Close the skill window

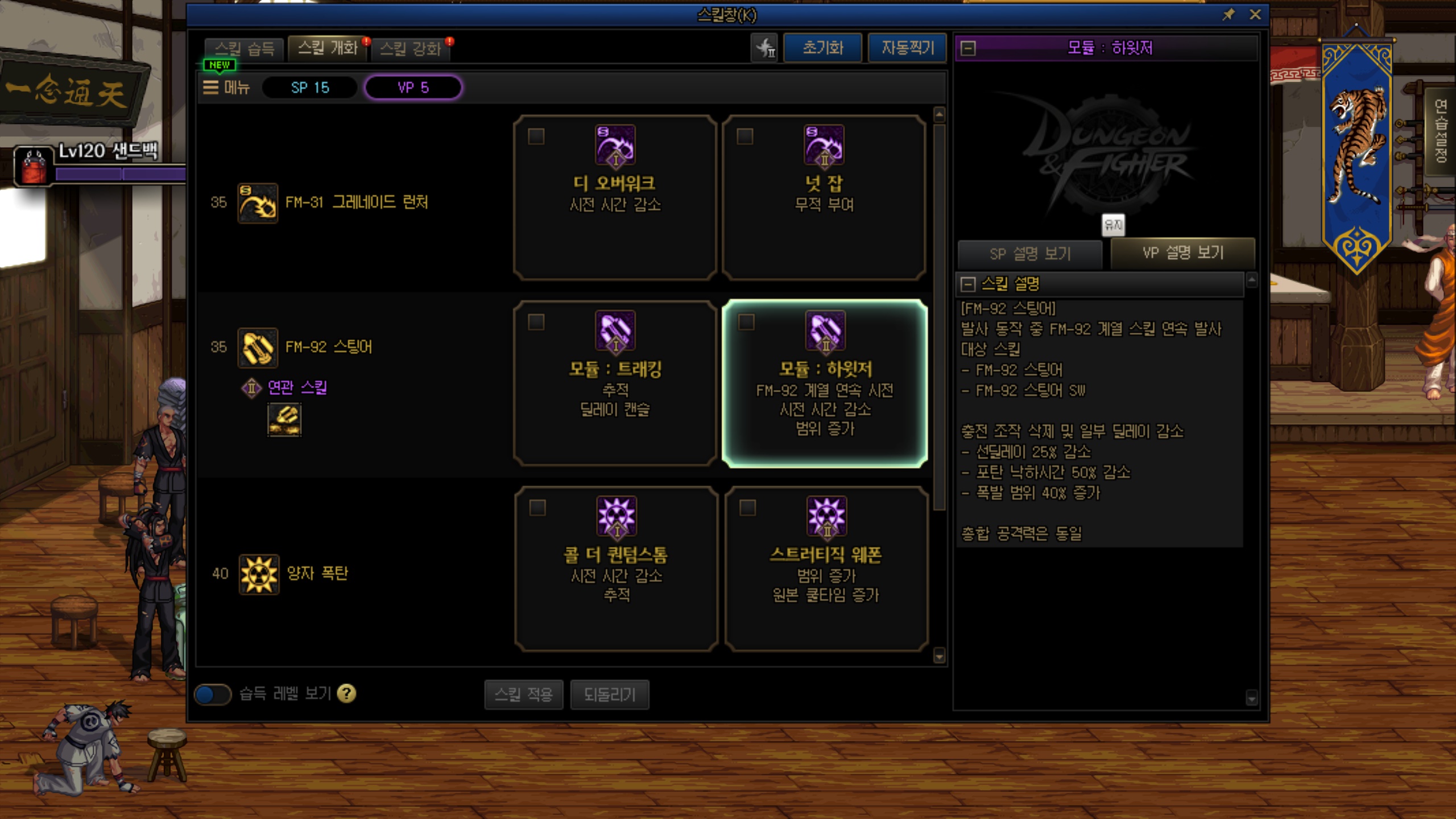(1255, 15)
